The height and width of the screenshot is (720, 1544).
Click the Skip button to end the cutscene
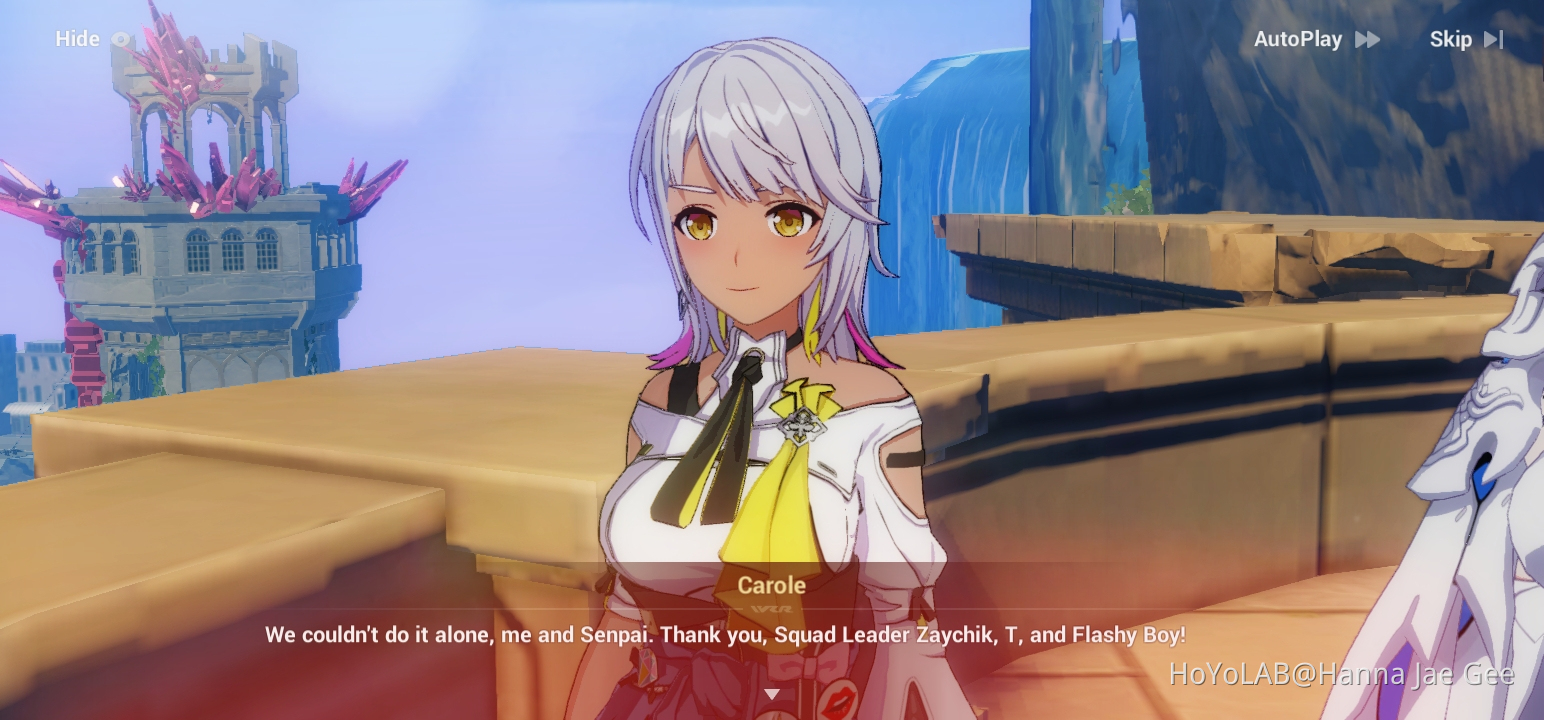tap(1450, 39)
